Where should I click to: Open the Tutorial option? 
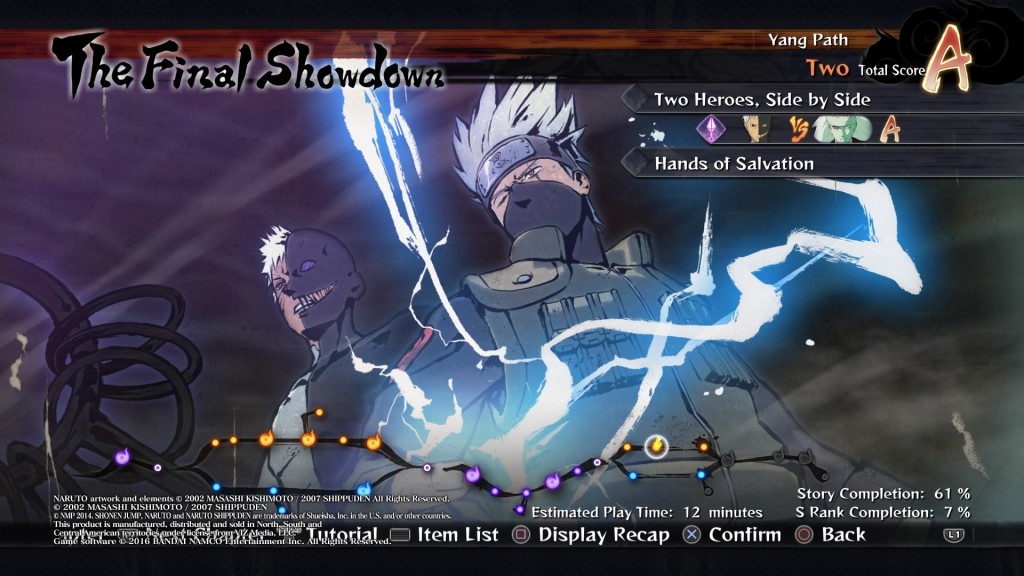coord(342,535)
